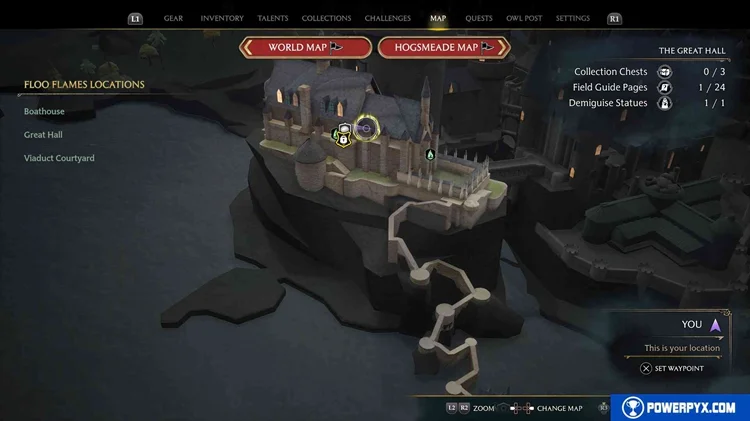Click the PowerPyx.com watermark logo
Viewport: 750px width, 421px height.
pyautogui.click(x=680, y=407)
